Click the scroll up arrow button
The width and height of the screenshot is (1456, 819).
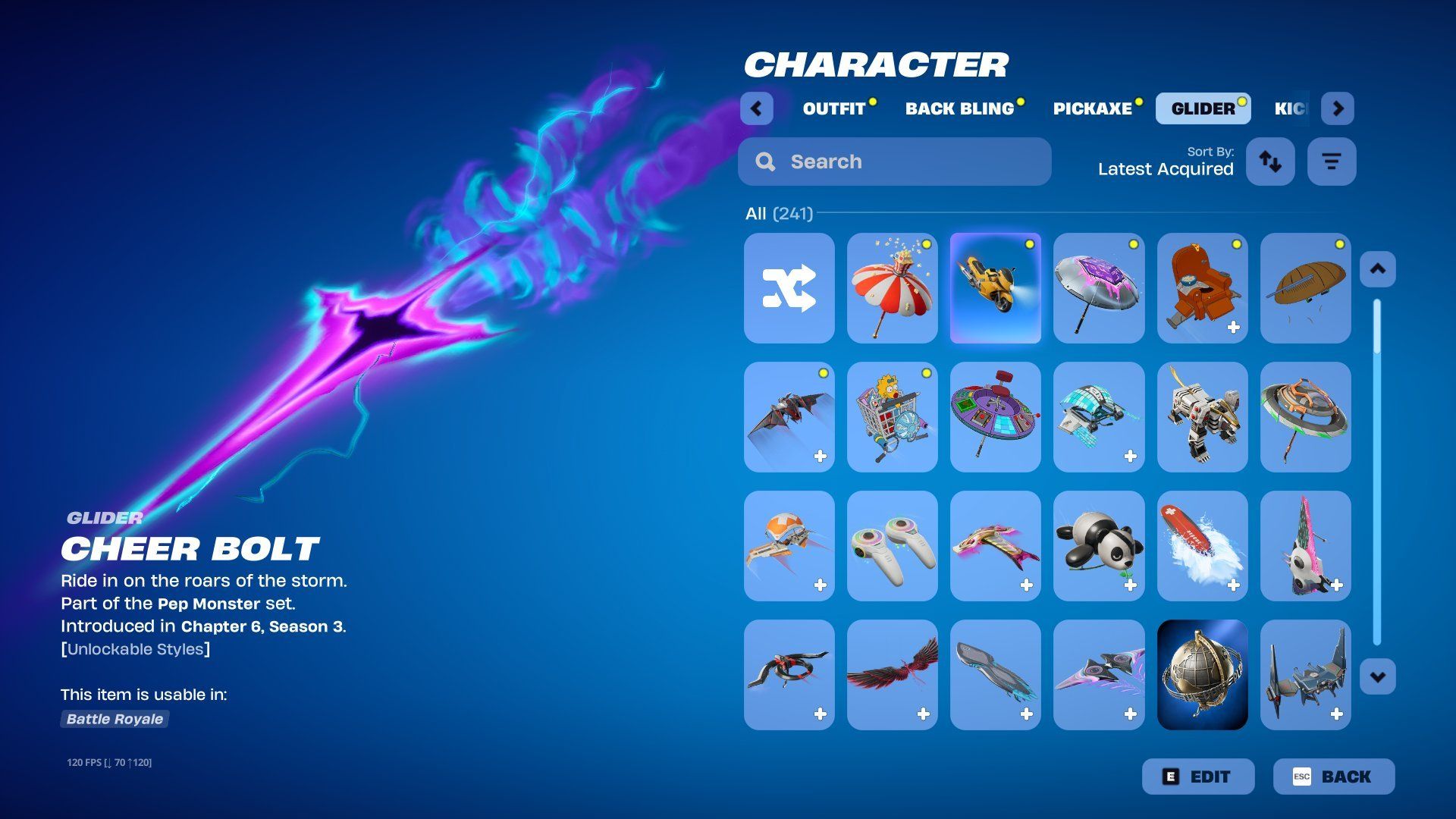(x=1377, y=269)
